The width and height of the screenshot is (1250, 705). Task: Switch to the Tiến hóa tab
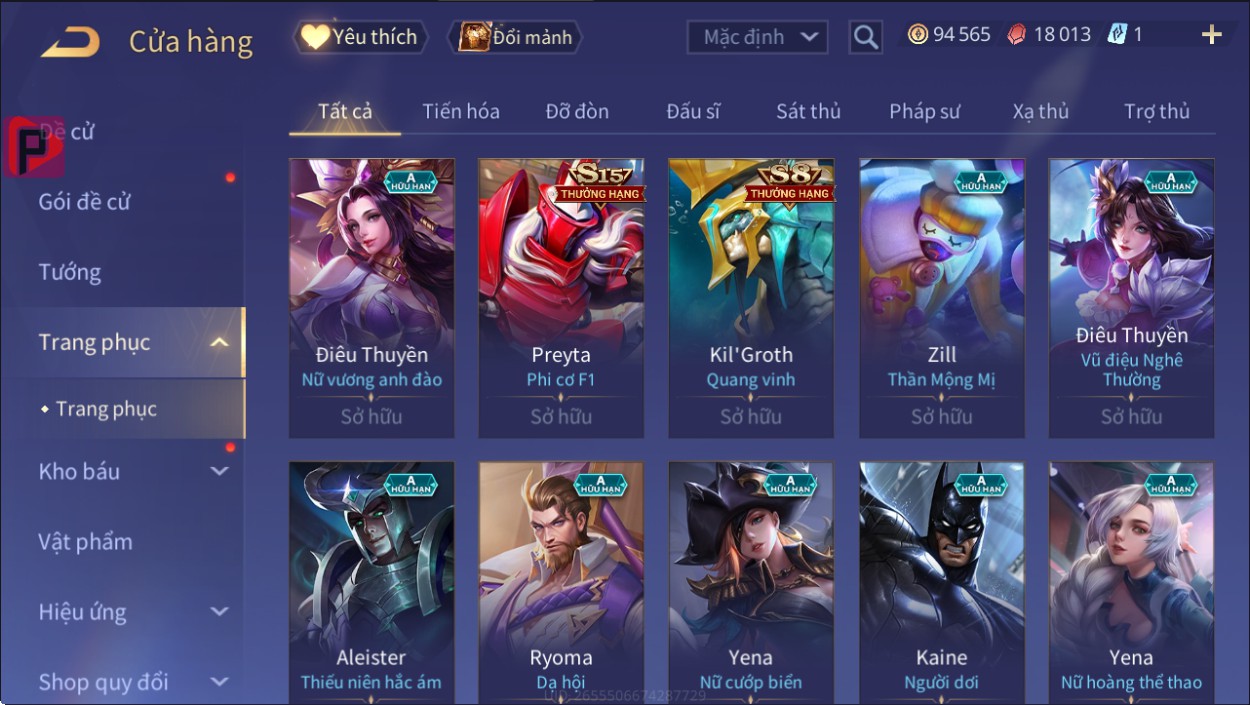tap(461, 111)
